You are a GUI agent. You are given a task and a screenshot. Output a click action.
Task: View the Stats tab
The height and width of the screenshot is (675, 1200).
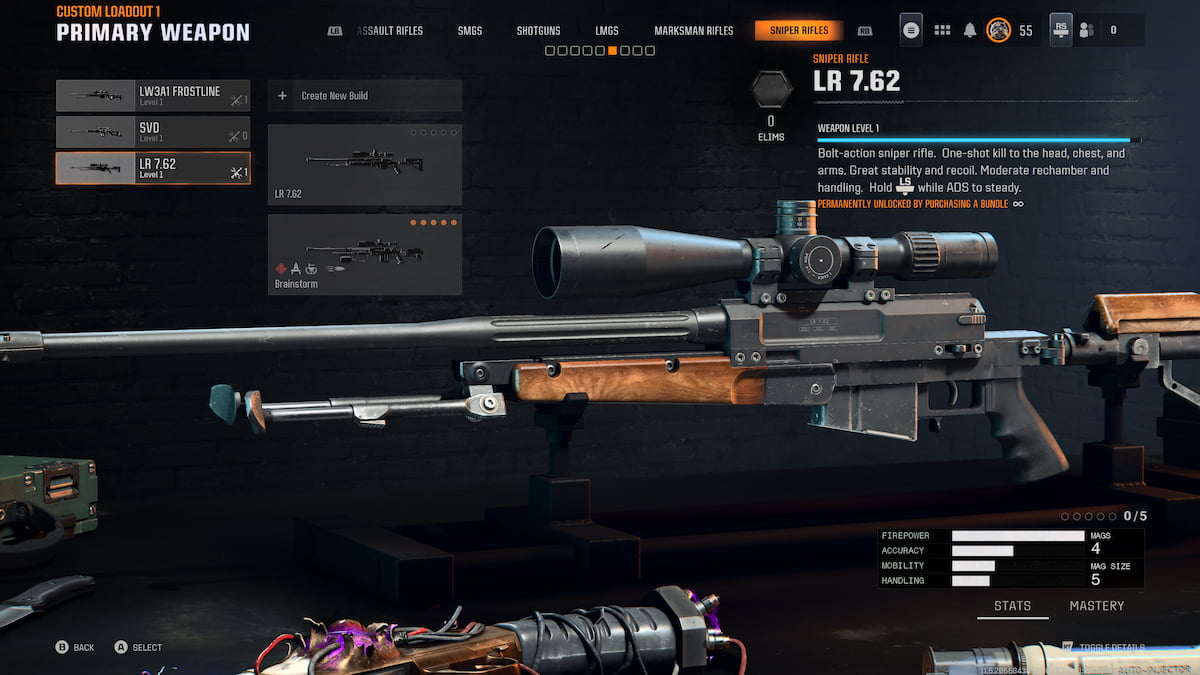coord(1012,606)
